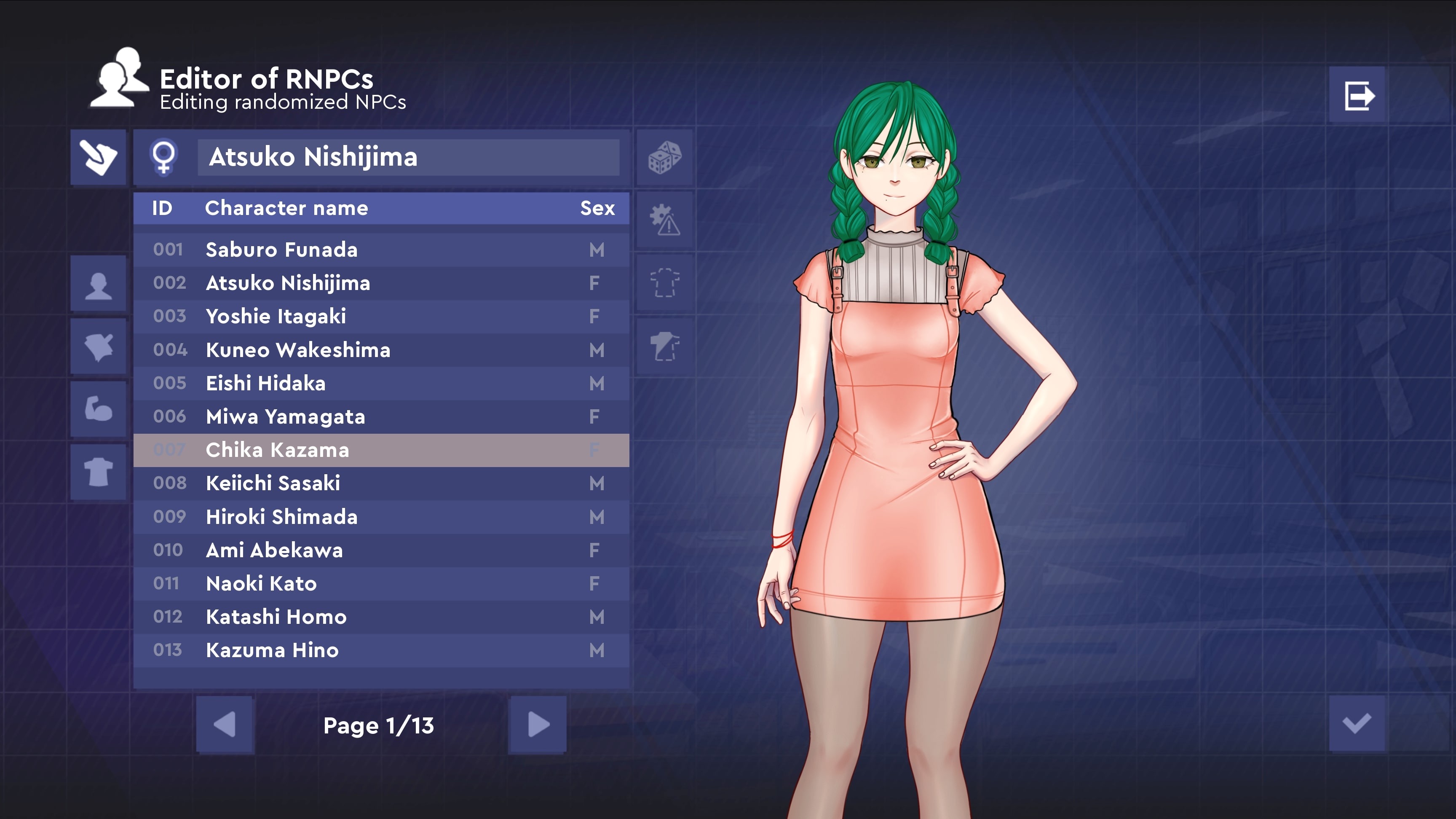1456x819 pixels.
Task: Select Chika Kazama from the list
Action: click(x=381, y=450)
